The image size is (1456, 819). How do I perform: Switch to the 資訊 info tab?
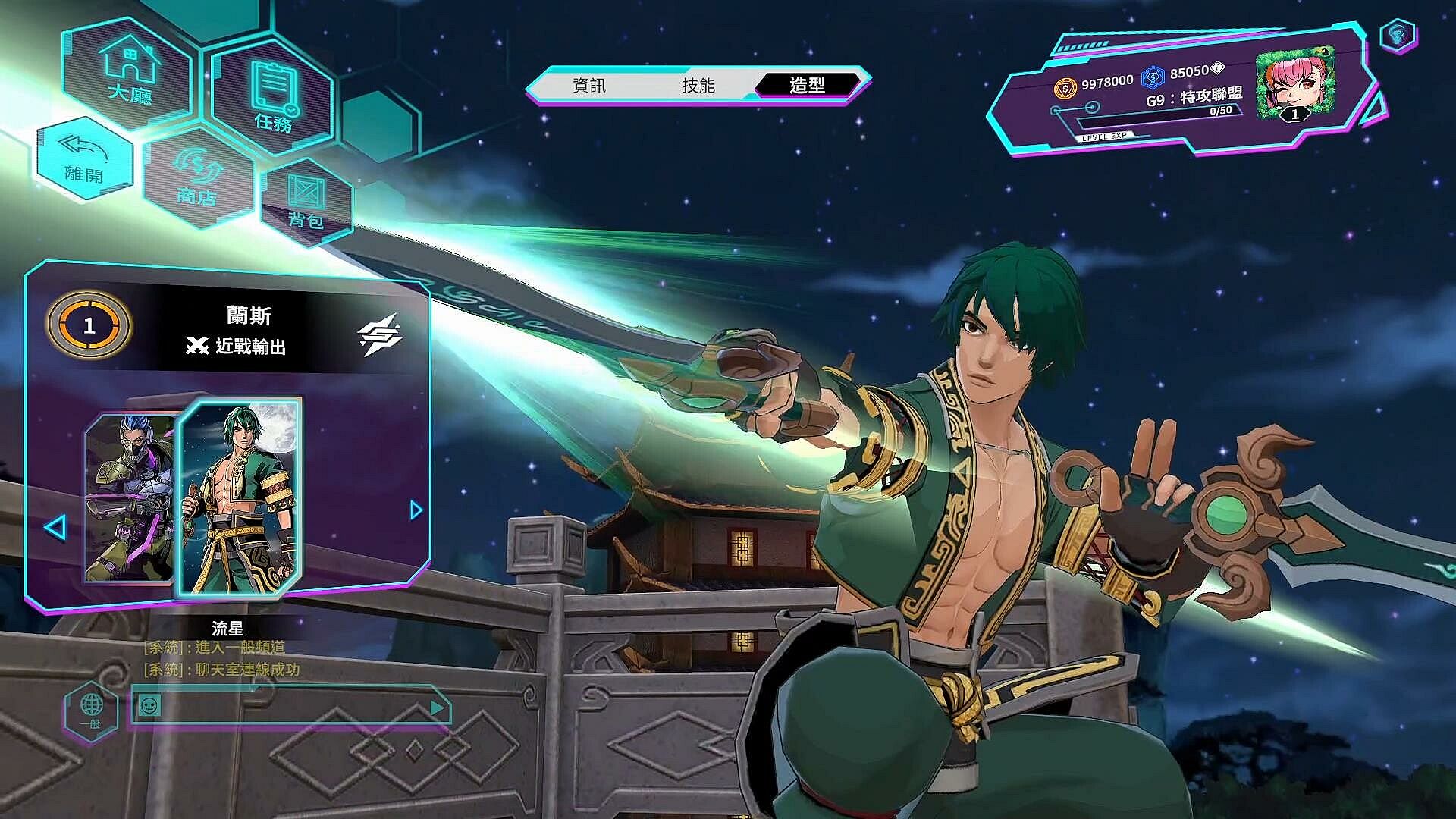click(589, 86)
